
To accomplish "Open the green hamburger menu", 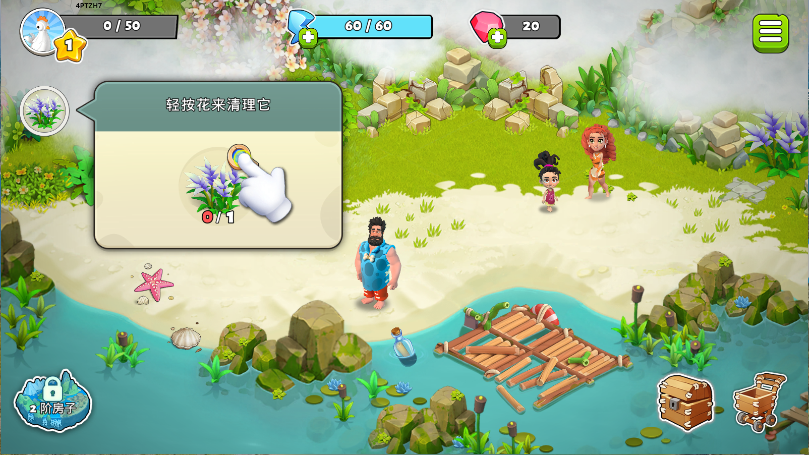I will tap(770, 31).
